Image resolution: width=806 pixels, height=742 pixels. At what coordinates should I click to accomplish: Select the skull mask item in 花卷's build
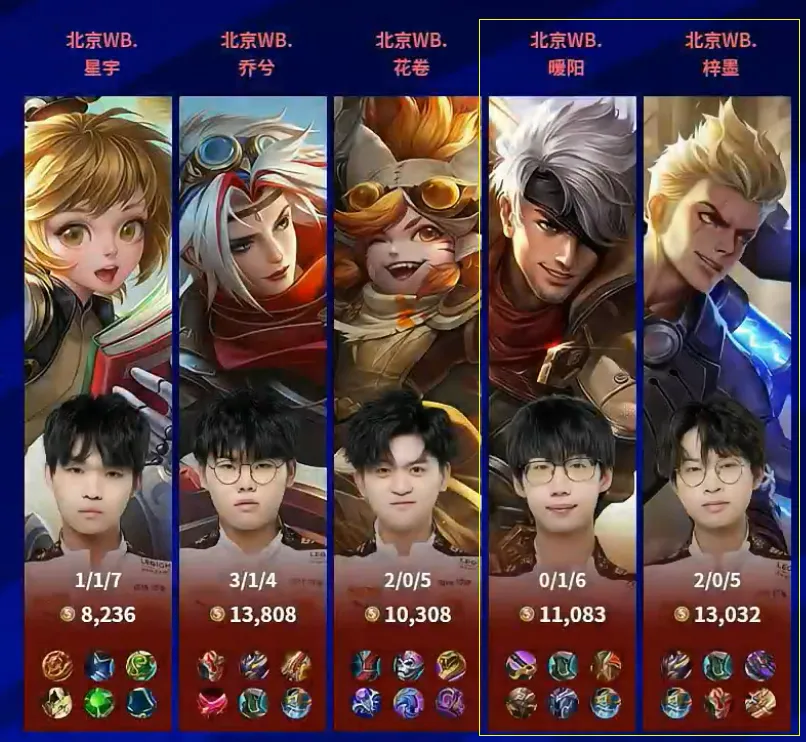click(x=408, y=666)
